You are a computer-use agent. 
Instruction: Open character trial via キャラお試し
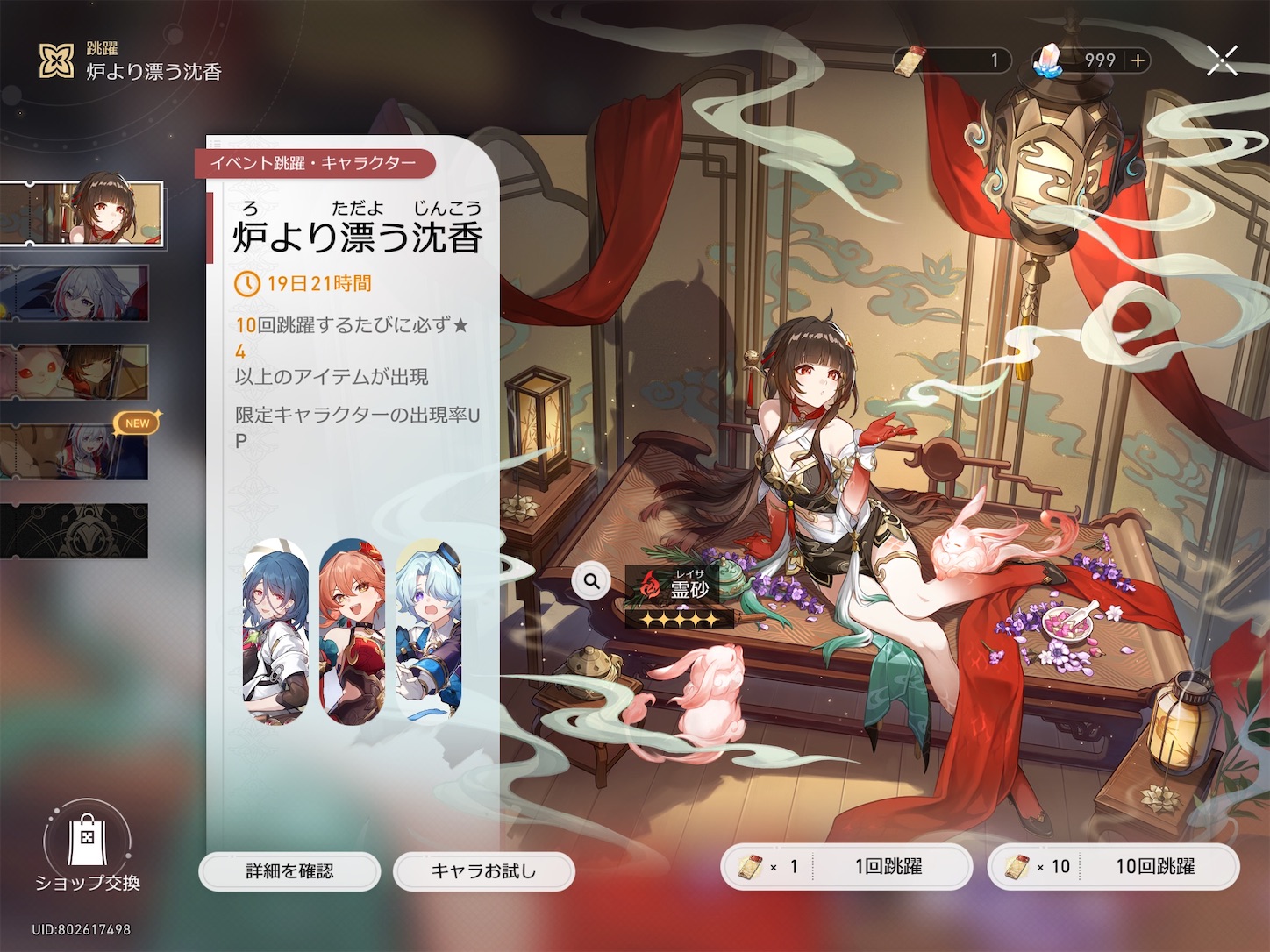pos(483,871)
